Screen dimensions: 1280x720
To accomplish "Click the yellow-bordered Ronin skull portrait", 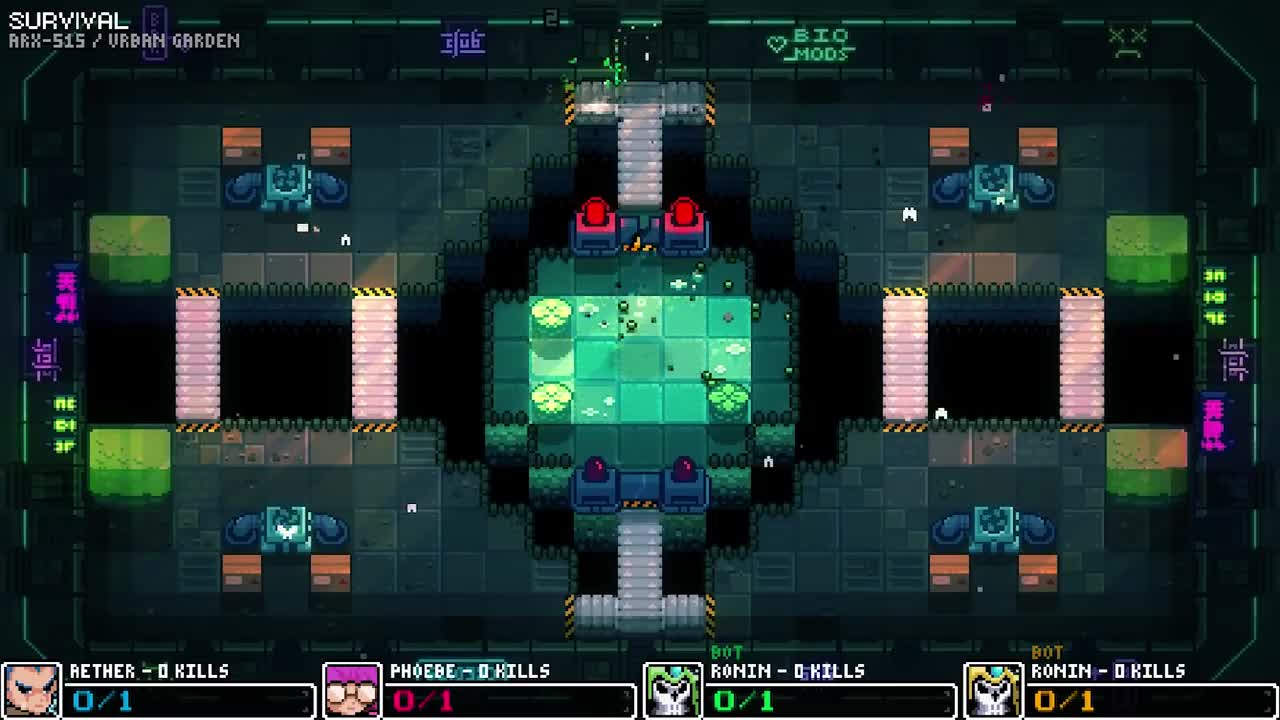I will click(994, 689).
